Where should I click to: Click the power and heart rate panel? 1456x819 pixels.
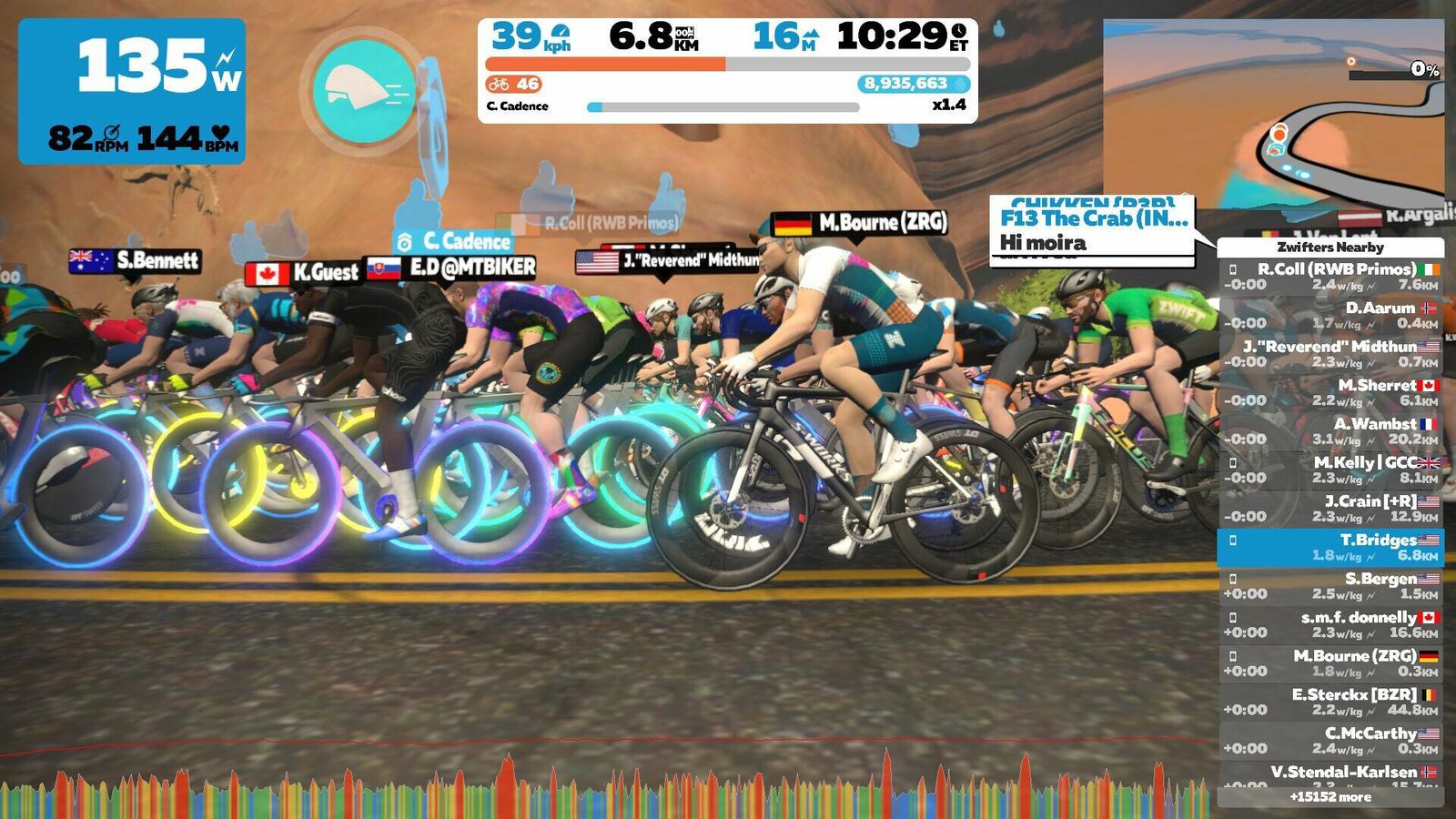132,91
